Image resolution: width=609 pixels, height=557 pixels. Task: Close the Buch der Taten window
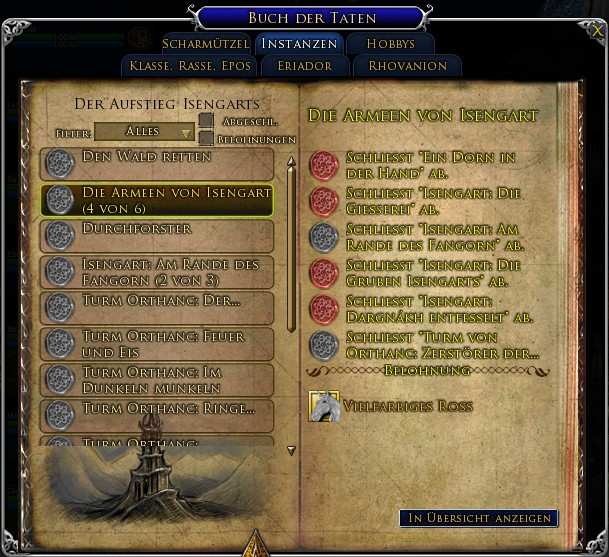tap(597, 31)
